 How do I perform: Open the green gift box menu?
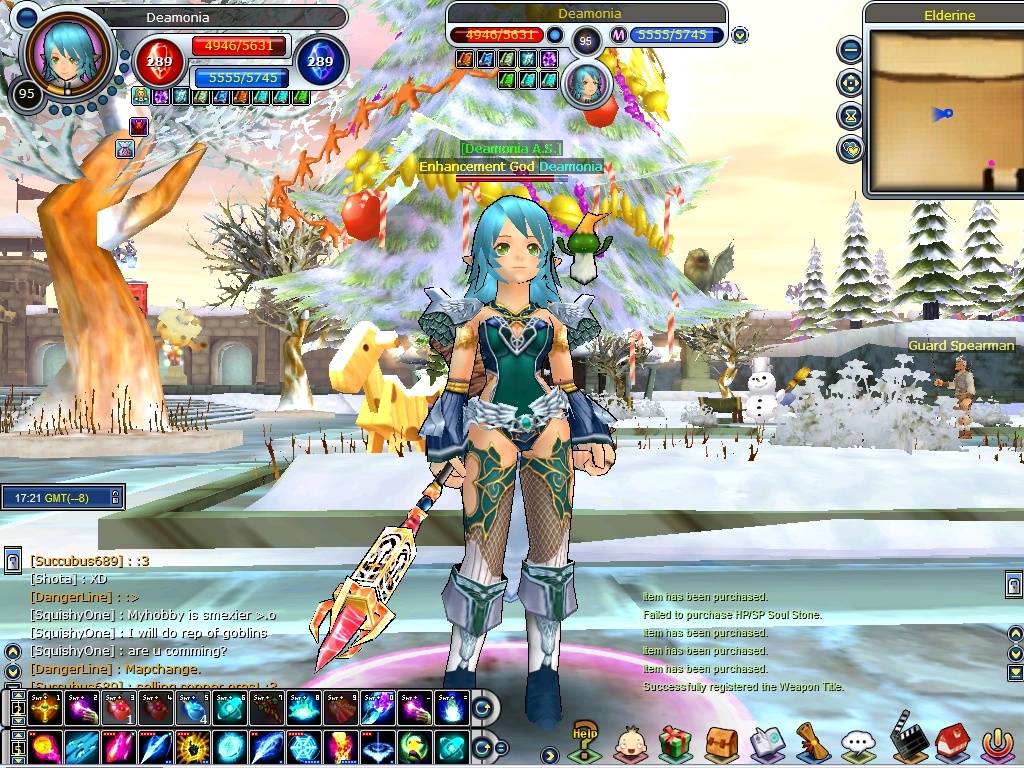pos(676,744)
